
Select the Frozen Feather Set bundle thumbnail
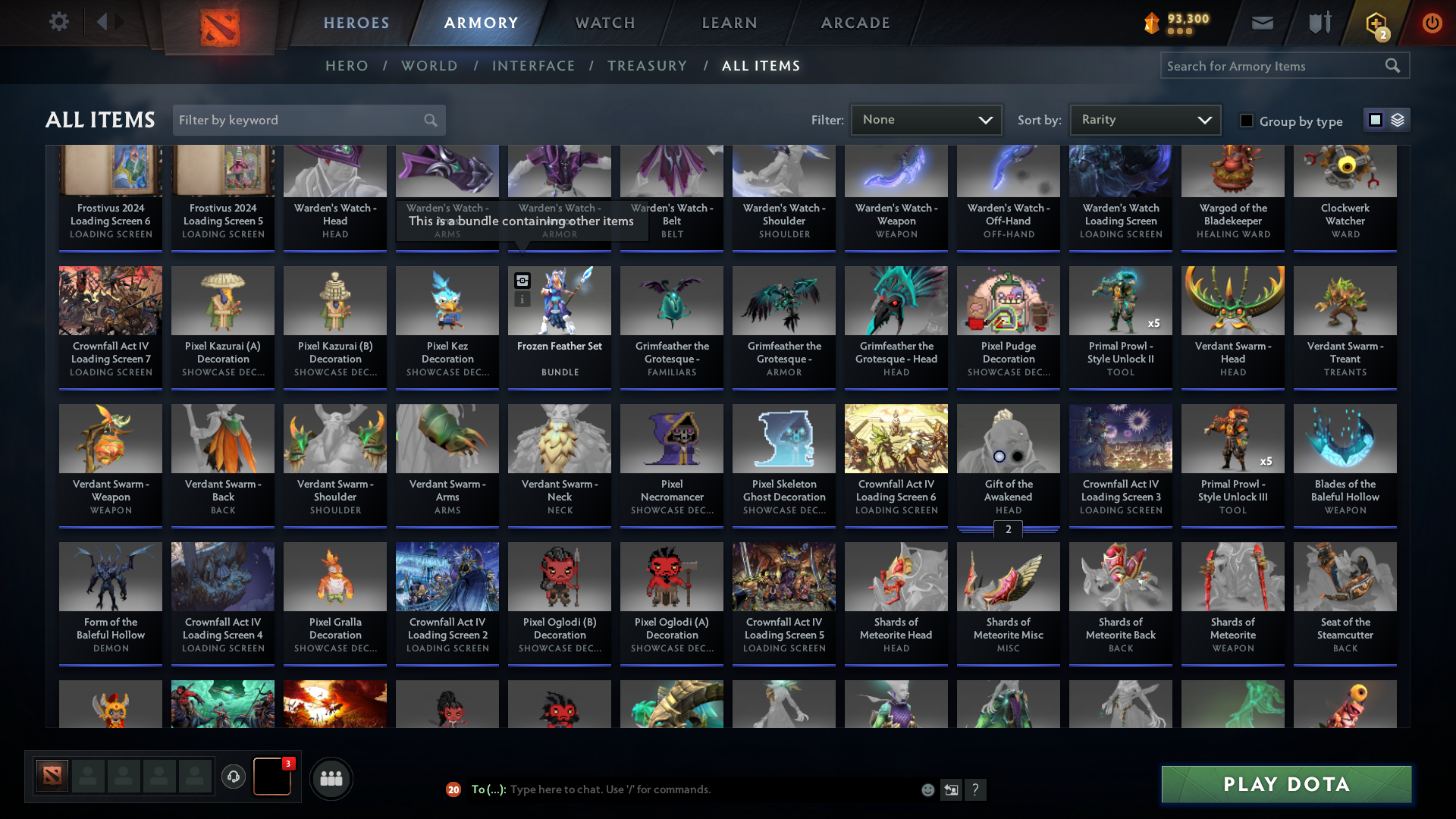tap(559, 301)
